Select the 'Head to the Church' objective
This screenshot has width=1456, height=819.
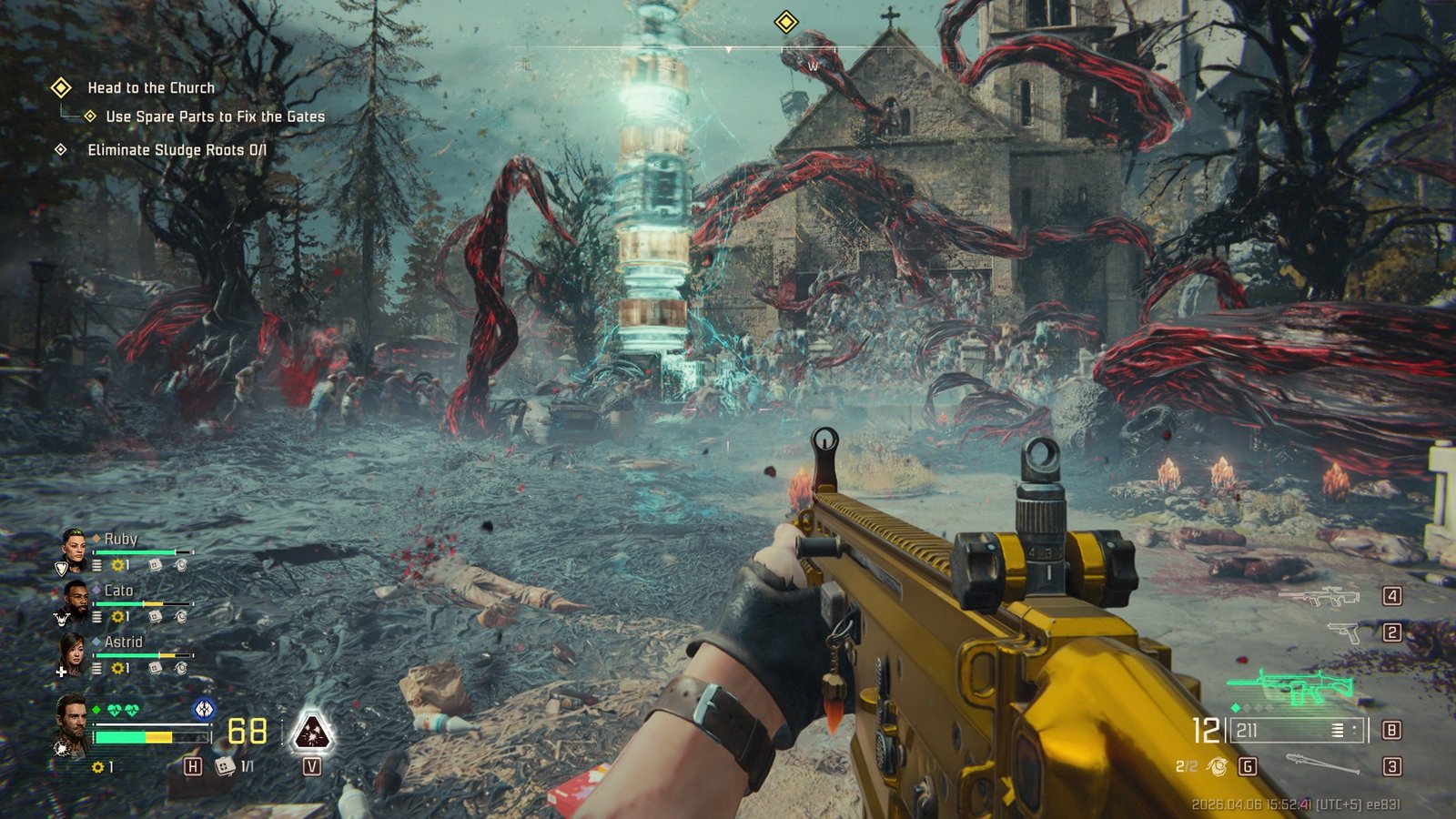click(151, 87)
